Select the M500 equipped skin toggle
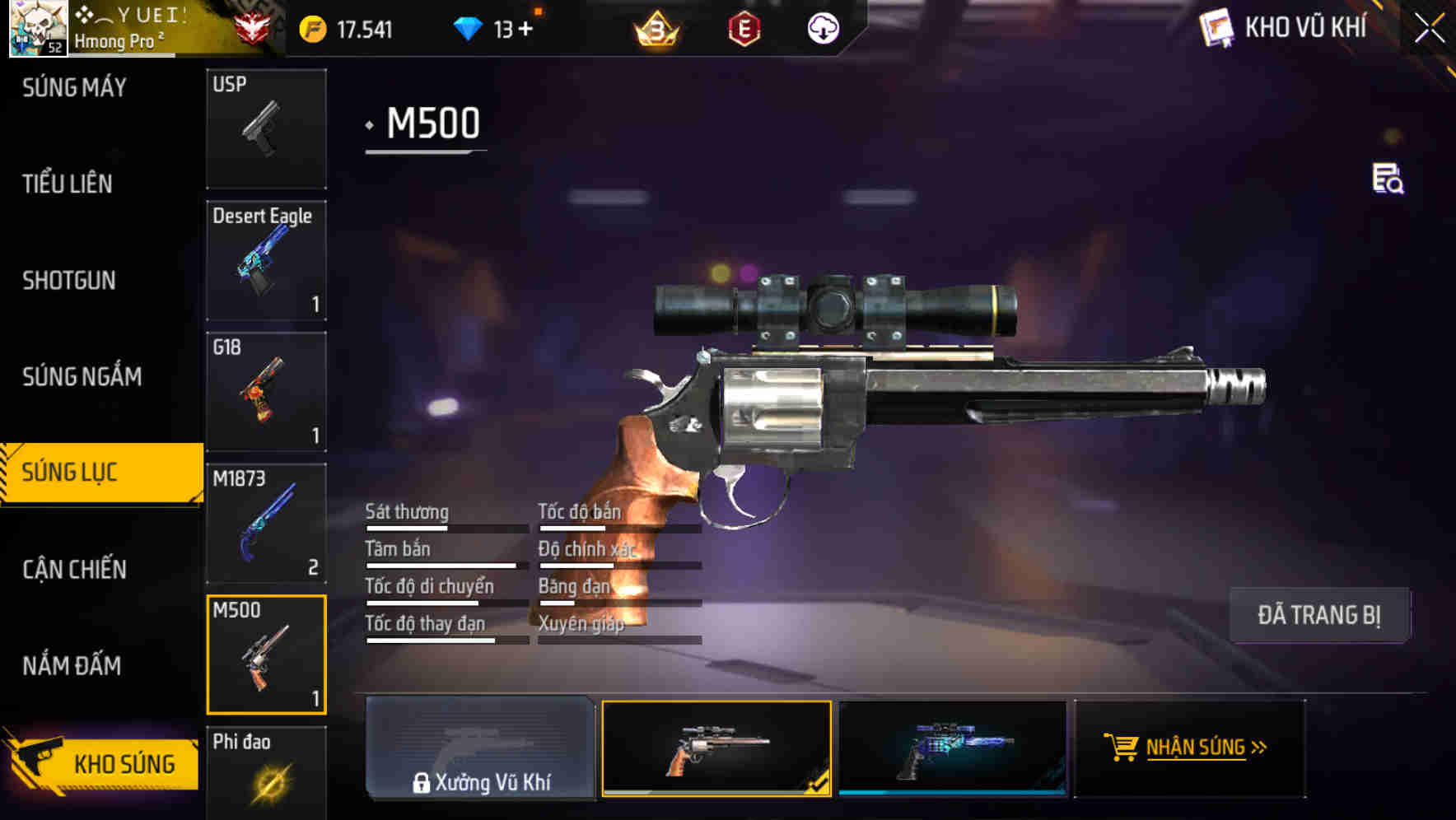1456x820 pixels. click(x=715, y=749)
